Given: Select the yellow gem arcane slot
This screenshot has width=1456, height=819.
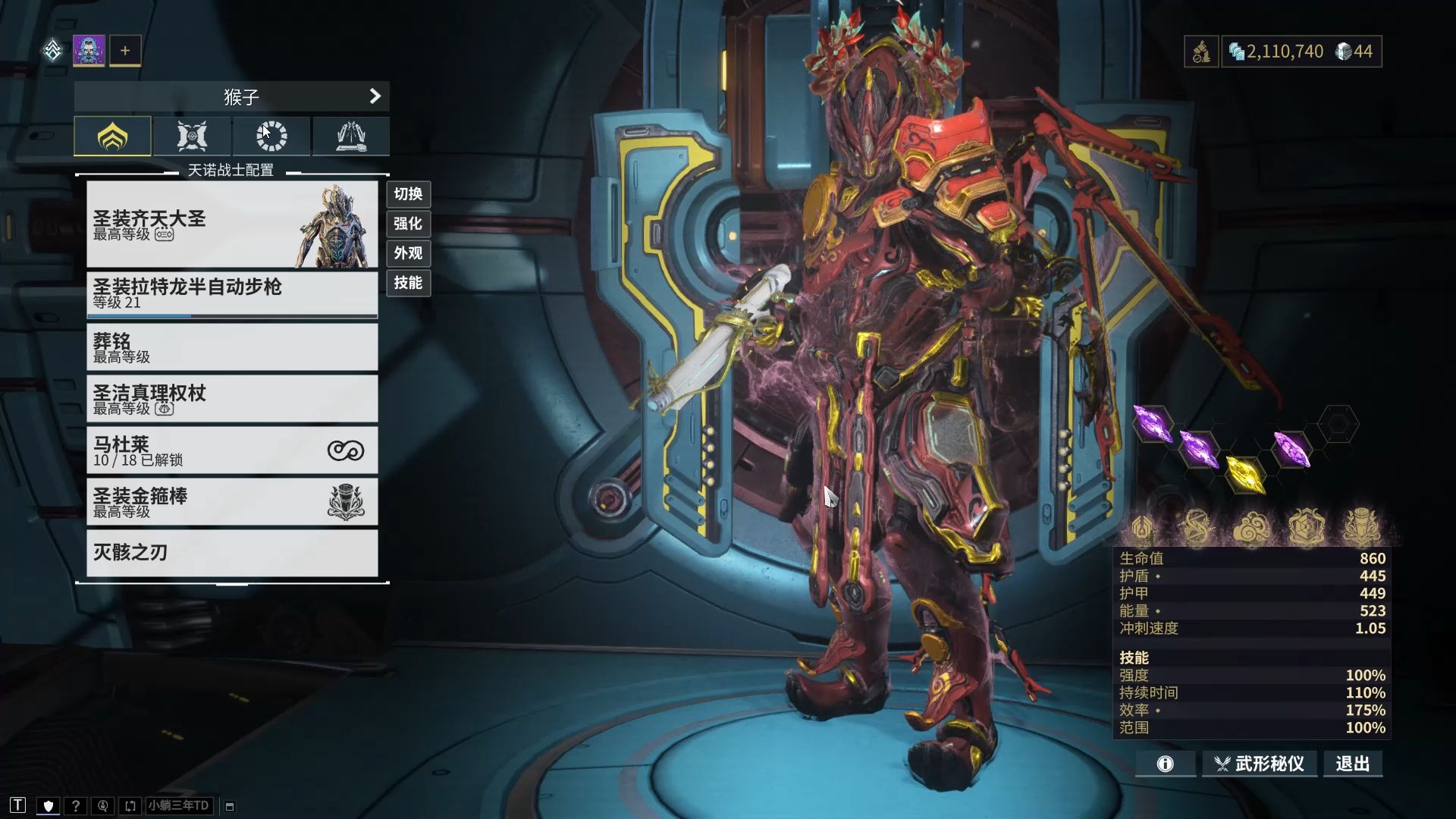Looking at the screenshot, I should pos(1245,473).
